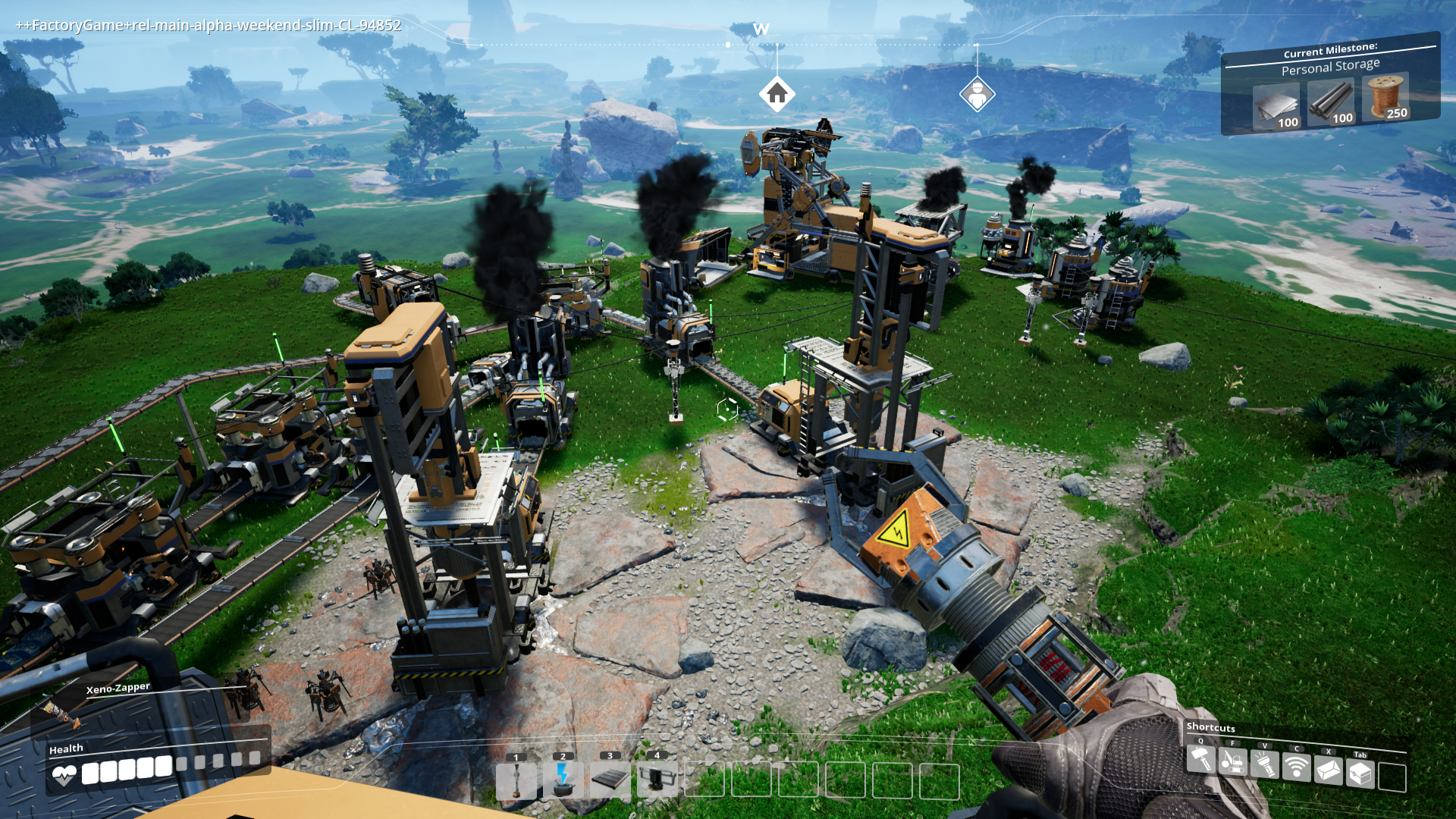Click the home marker on the compass

777,93
